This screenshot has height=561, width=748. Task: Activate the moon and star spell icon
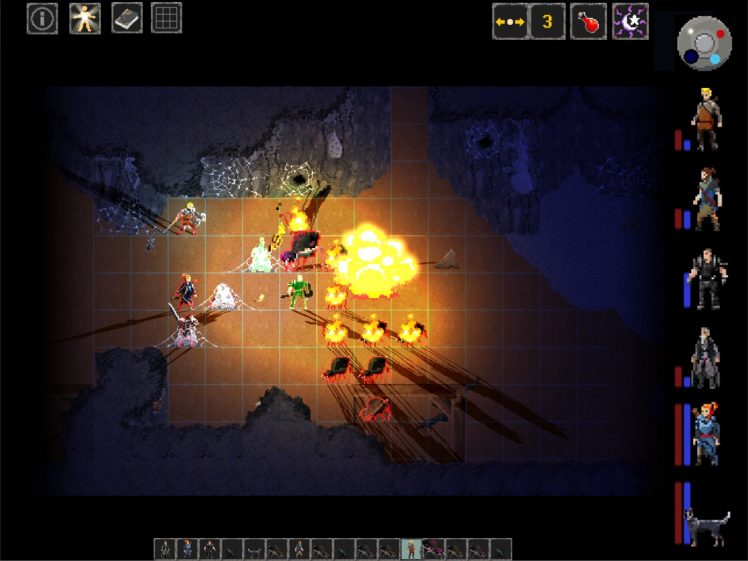(x=630, y=21)
